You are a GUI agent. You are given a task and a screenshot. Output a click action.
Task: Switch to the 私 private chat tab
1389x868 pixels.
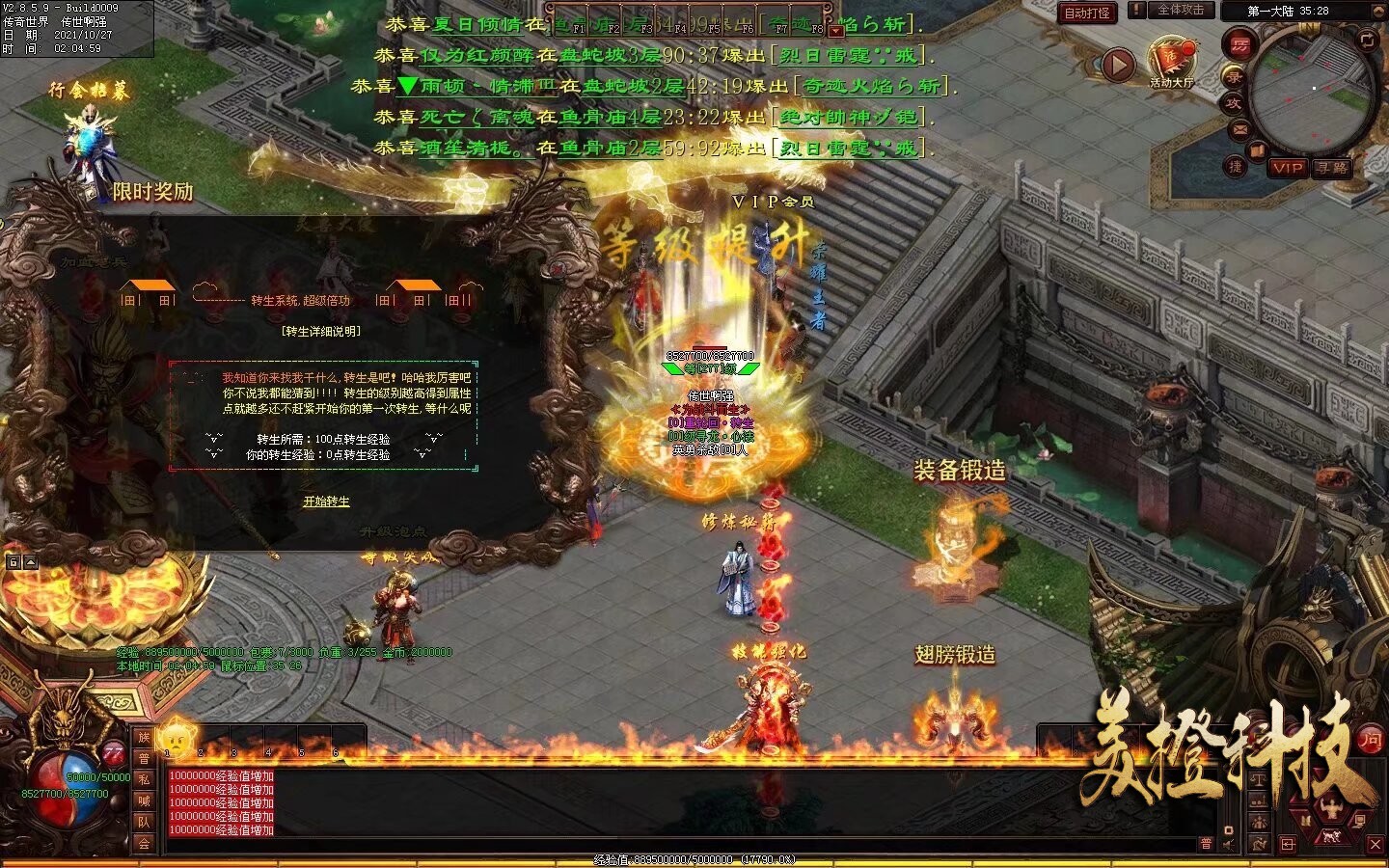(x=145, y=779)
